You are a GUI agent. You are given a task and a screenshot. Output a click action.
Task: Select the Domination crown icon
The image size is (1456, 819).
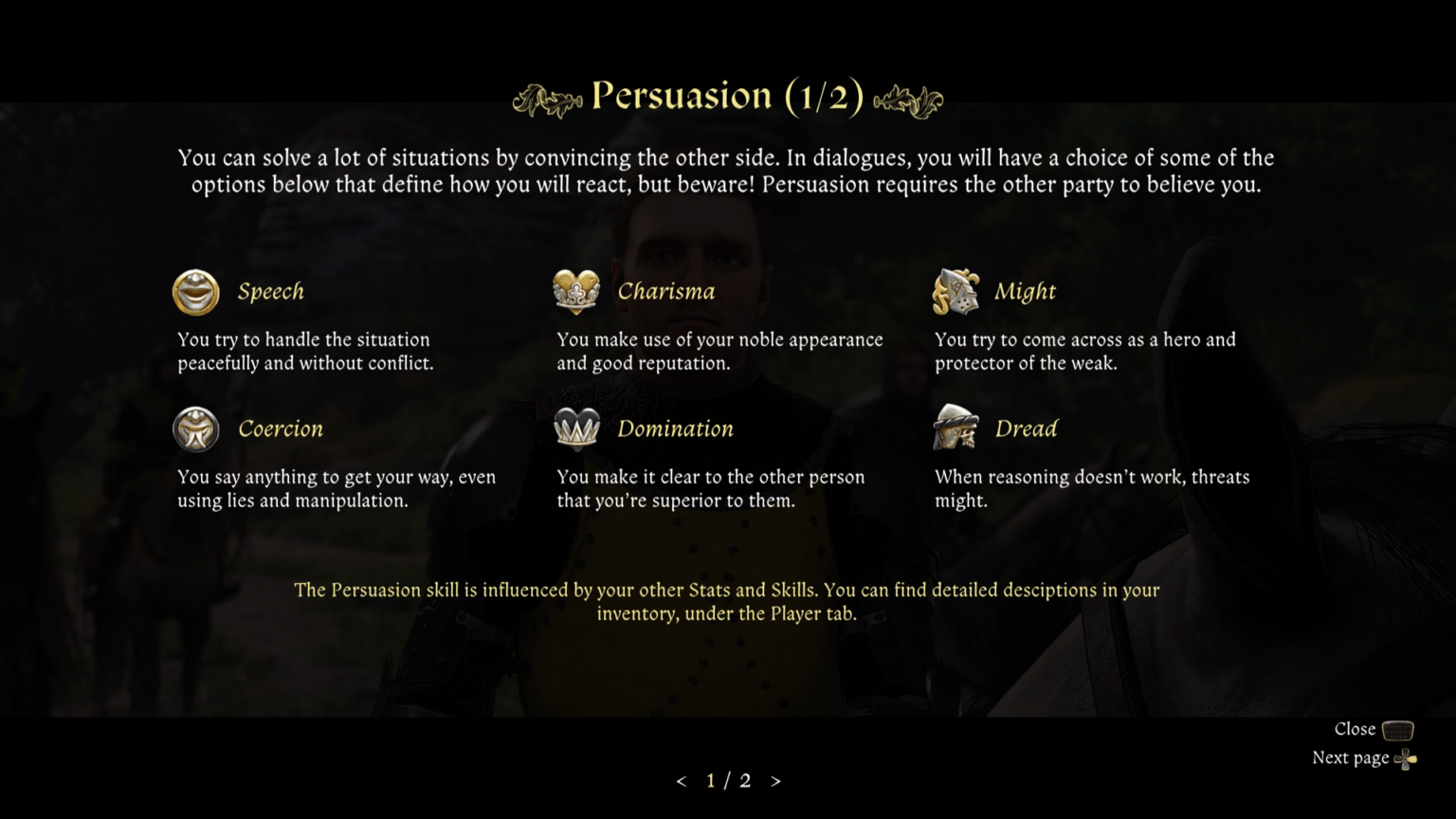pyautogui.click(x=576, y=428)
